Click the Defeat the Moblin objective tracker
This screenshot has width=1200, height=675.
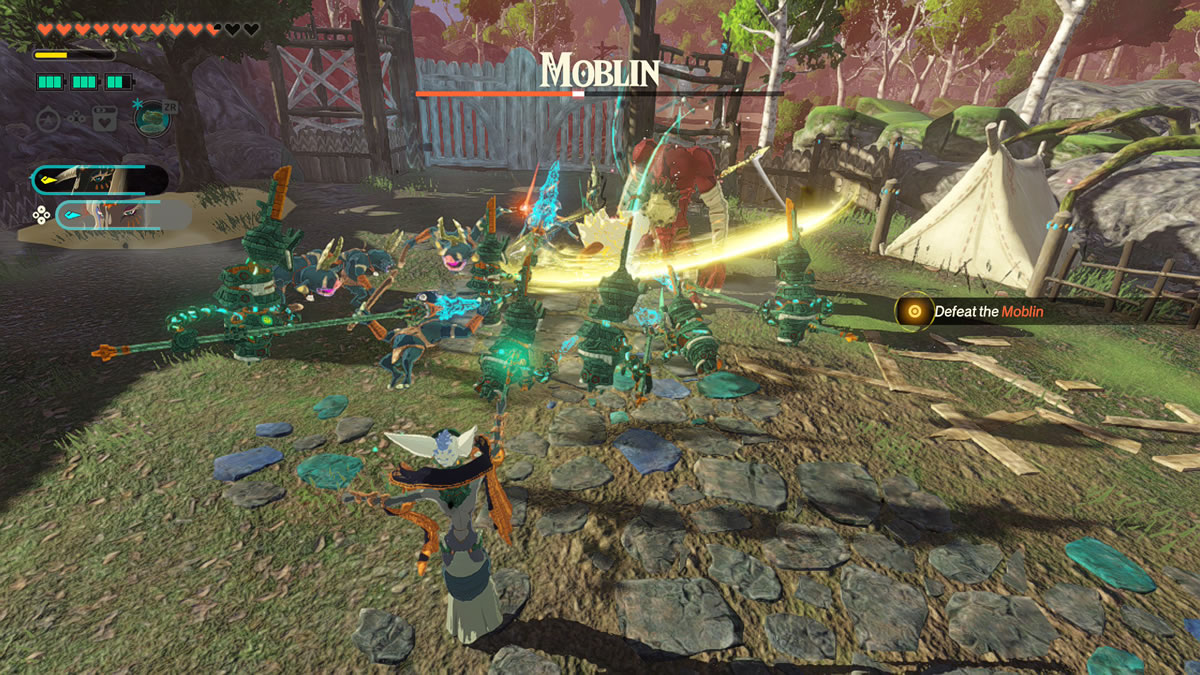pyautogui.click(x=975, y=312)
